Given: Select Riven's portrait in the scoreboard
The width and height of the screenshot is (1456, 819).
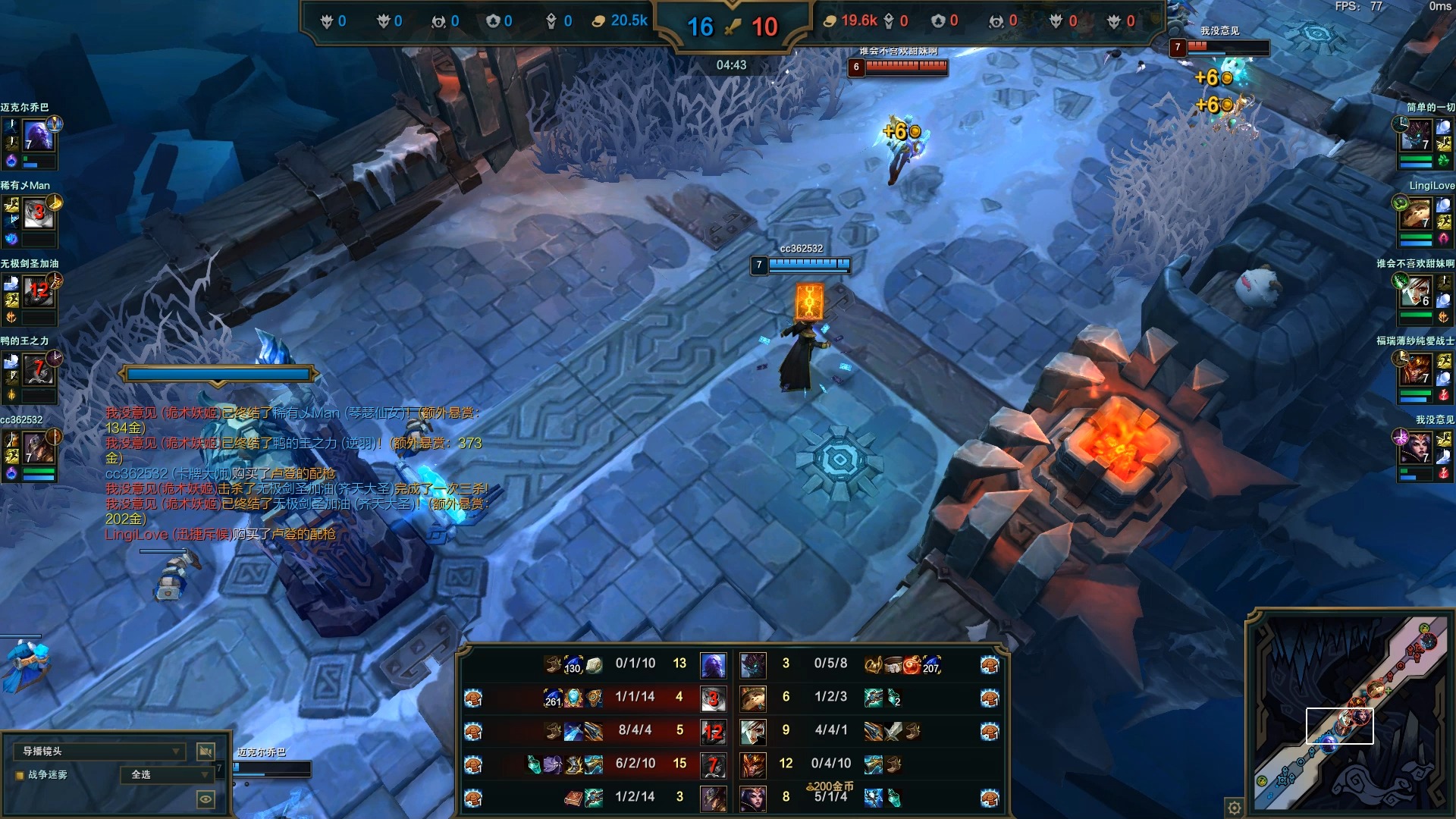Looking at the screenshot, I should tap(753, 731).
